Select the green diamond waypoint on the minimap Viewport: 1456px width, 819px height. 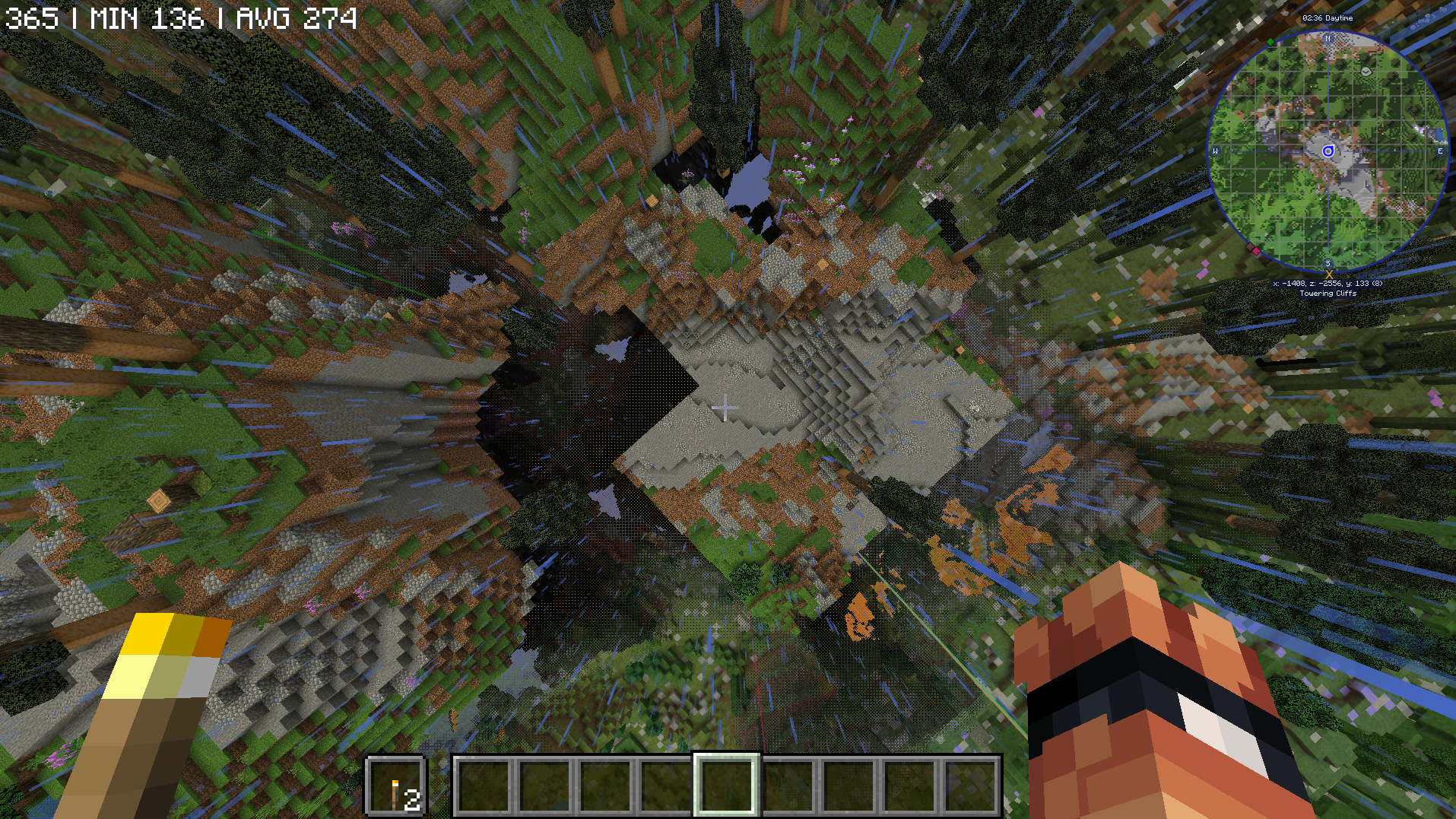1270,41
